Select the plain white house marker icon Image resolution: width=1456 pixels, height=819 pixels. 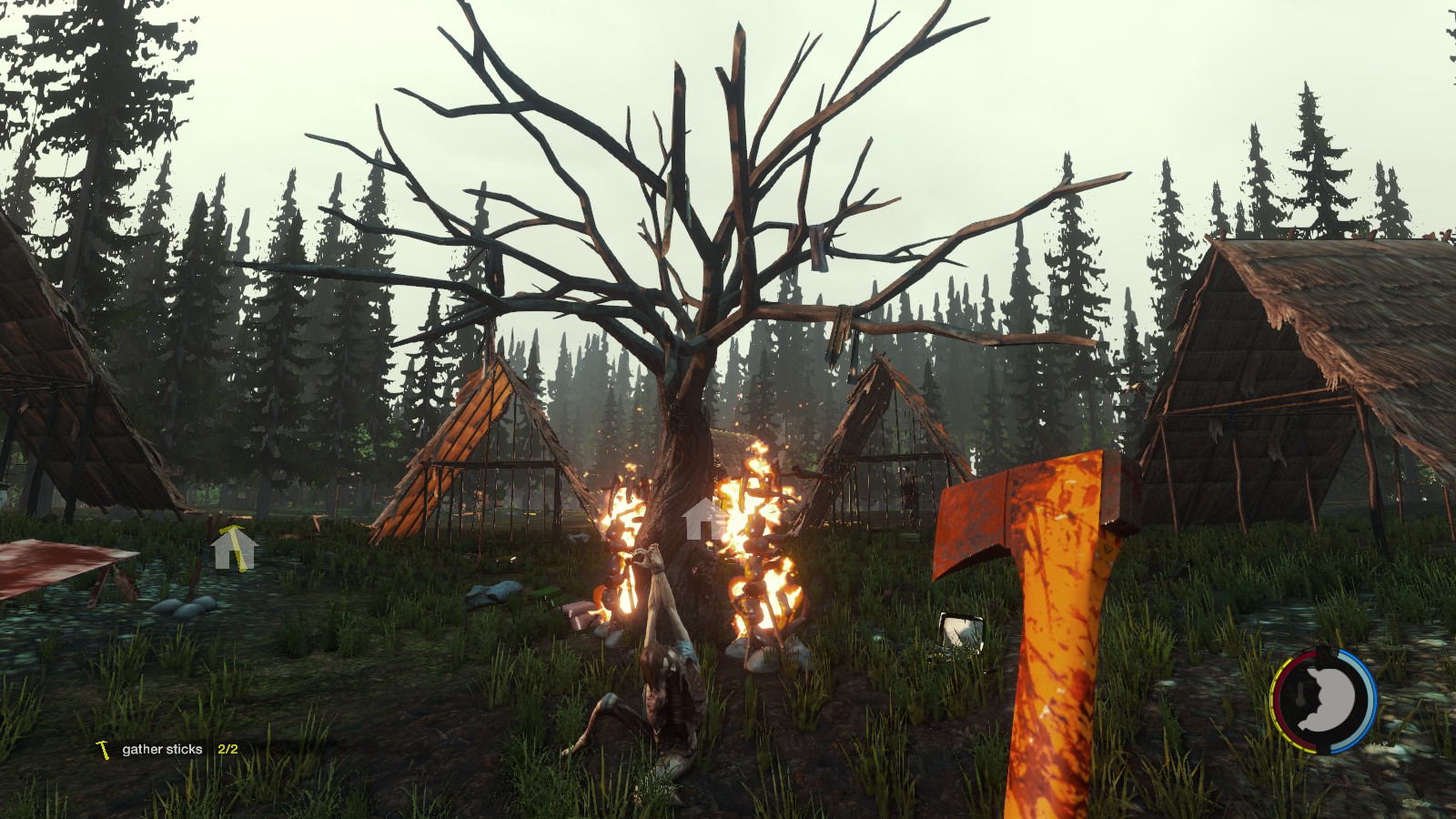pos(703,520)
